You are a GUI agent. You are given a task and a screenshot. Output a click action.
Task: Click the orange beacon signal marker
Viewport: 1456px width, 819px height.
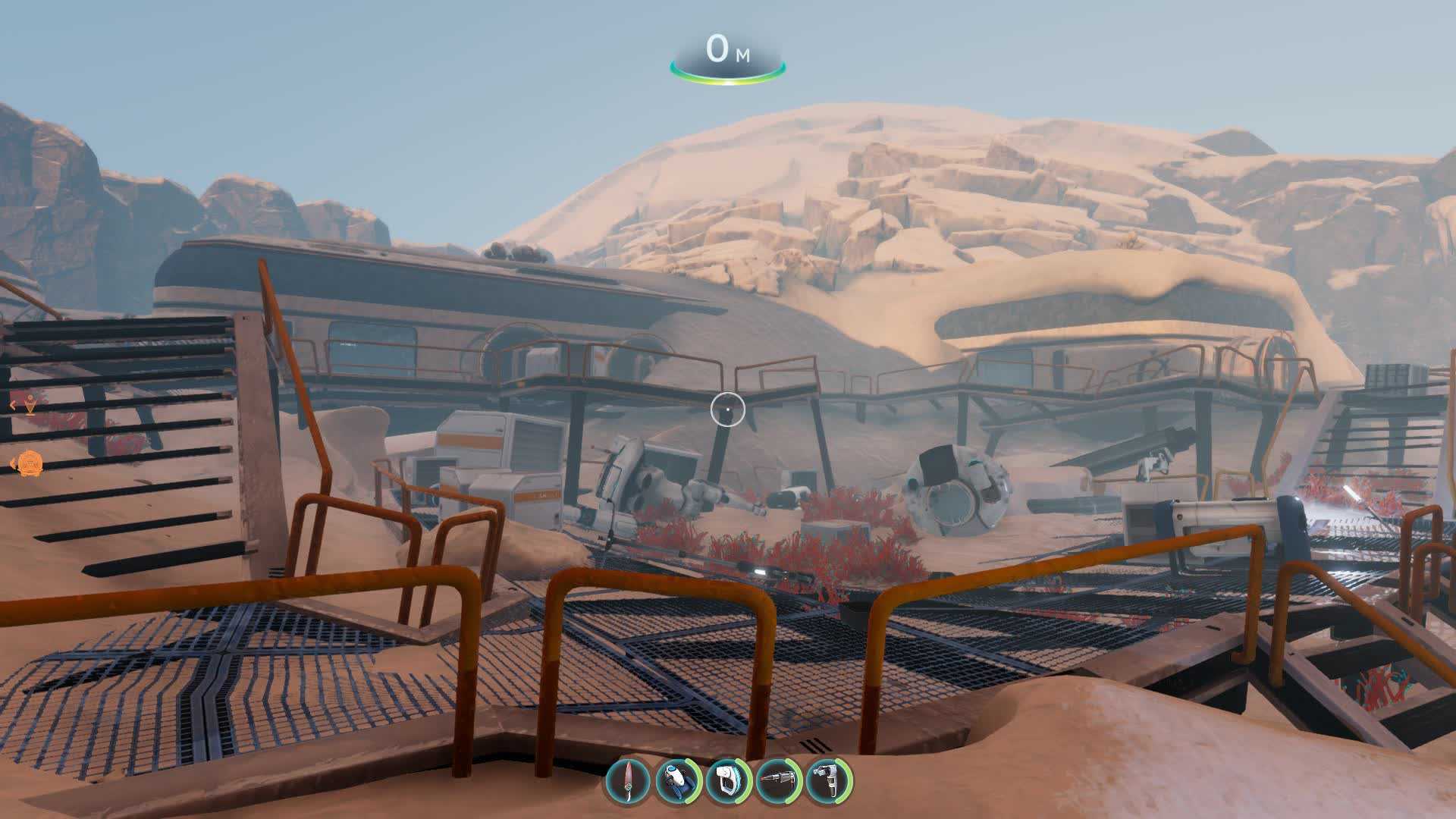30,406
